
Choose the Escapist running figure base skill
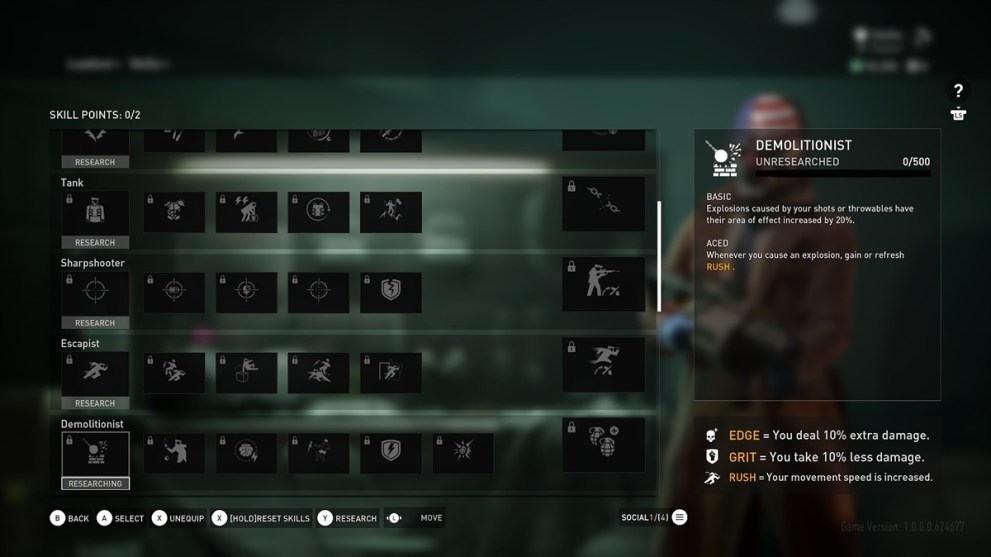pos(95,373)
